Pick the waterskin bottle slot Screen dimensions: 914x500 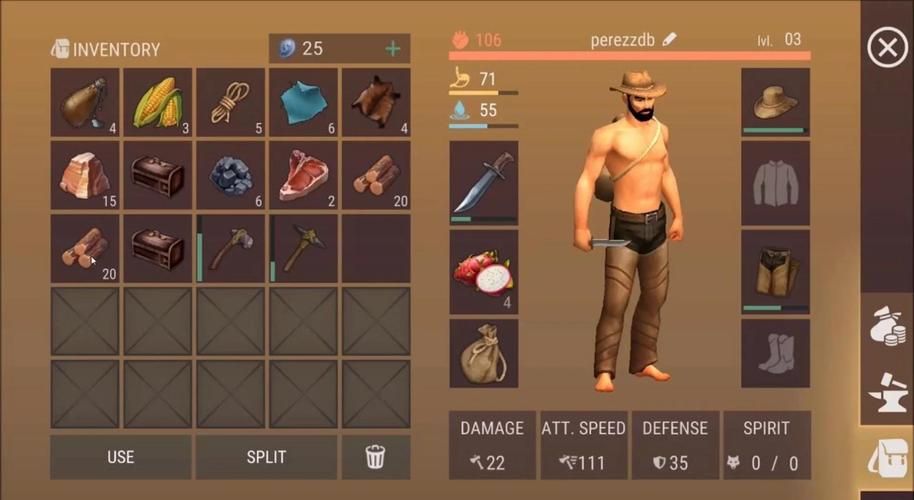pos(84,102)
